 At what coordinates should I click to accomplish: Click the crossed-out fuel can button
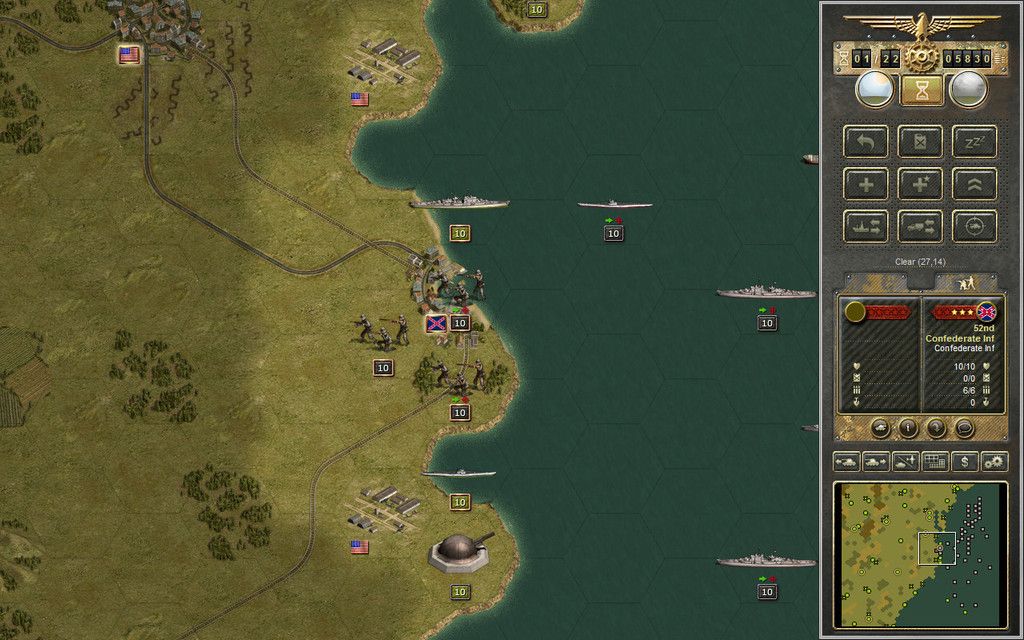click(x=920, y=141)
